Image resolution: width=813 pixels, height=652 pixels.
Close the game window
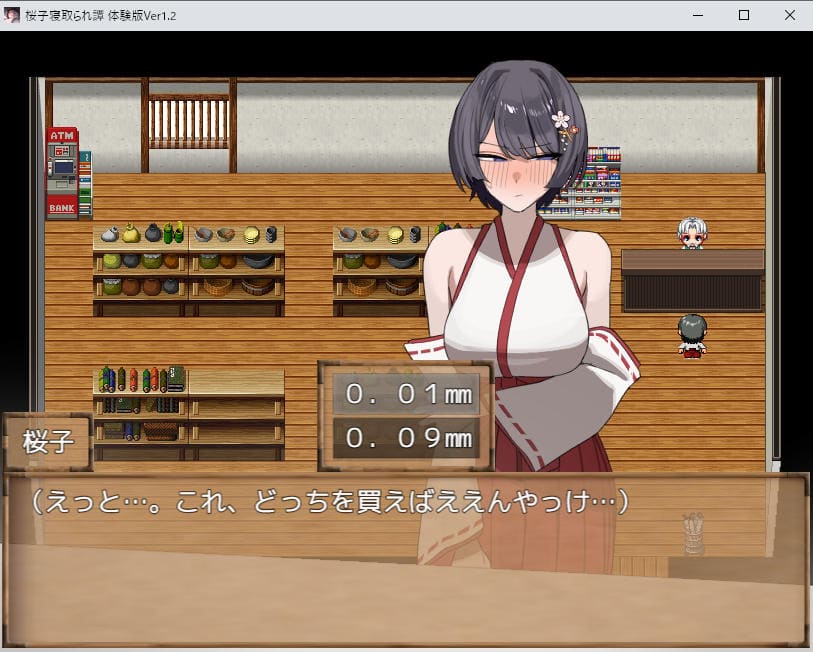pos(789,15)
